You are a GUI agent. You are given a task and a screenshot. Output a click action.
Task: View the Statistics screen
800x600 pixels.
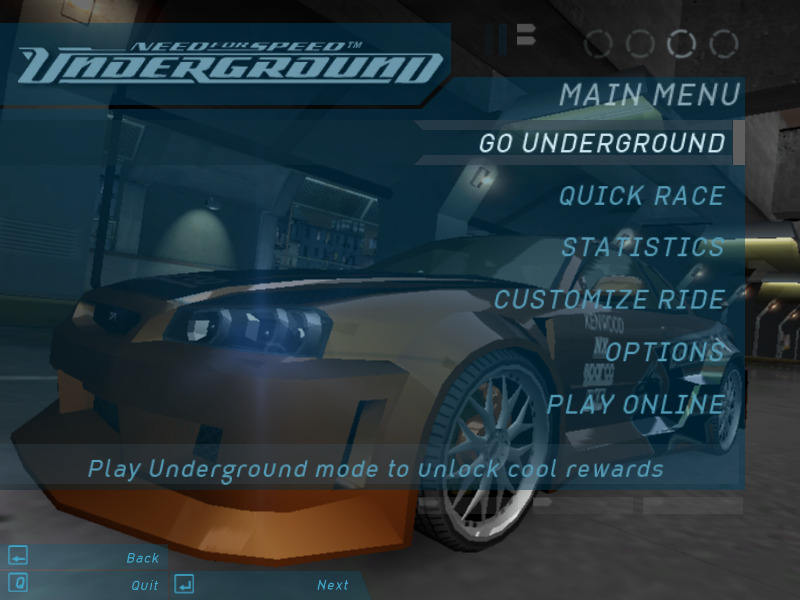pos(643,247)
